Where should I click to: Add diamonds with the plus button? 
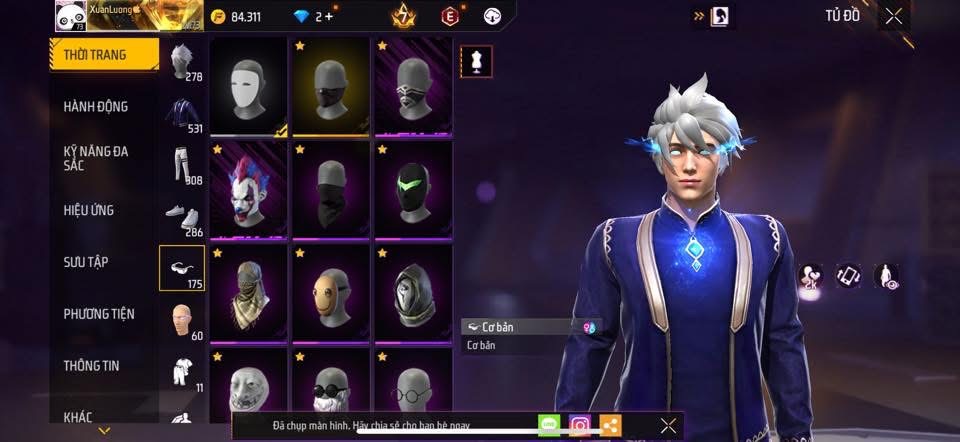[x=330, y=17]
